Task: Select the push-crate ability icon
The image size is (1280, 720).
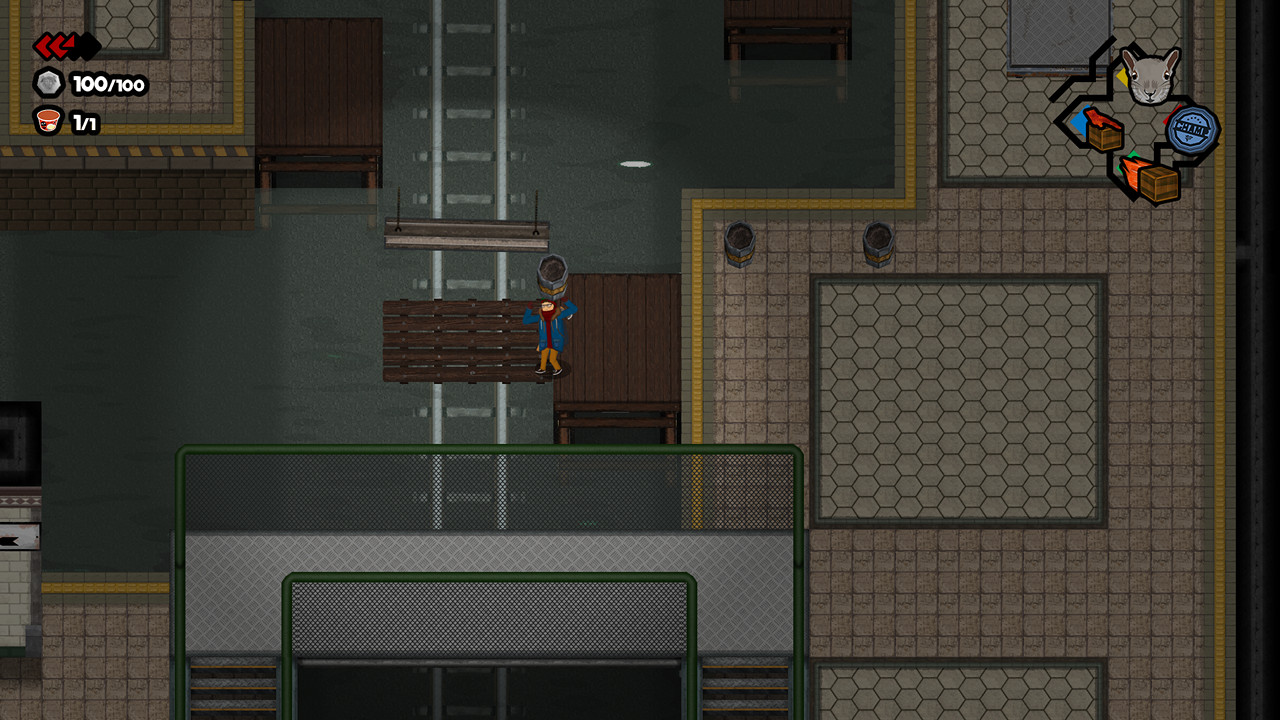Action: [x=1104, y=130]
